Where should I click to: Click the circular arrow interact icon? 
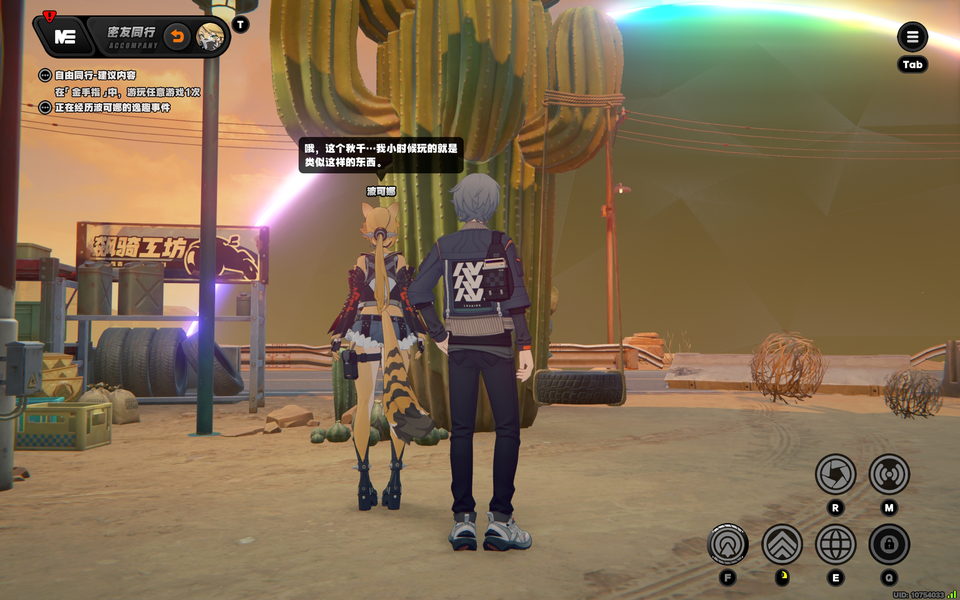(x=728, y=544)
